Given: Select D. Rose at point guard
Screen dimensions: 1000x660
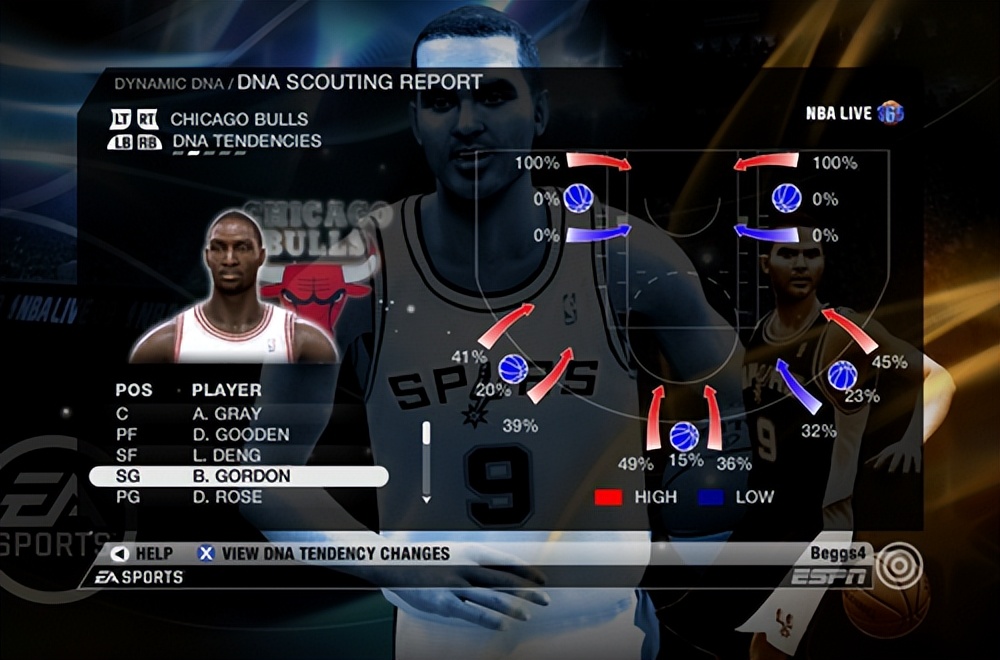Looking at the screenshot, I should (x=227, y=497).
